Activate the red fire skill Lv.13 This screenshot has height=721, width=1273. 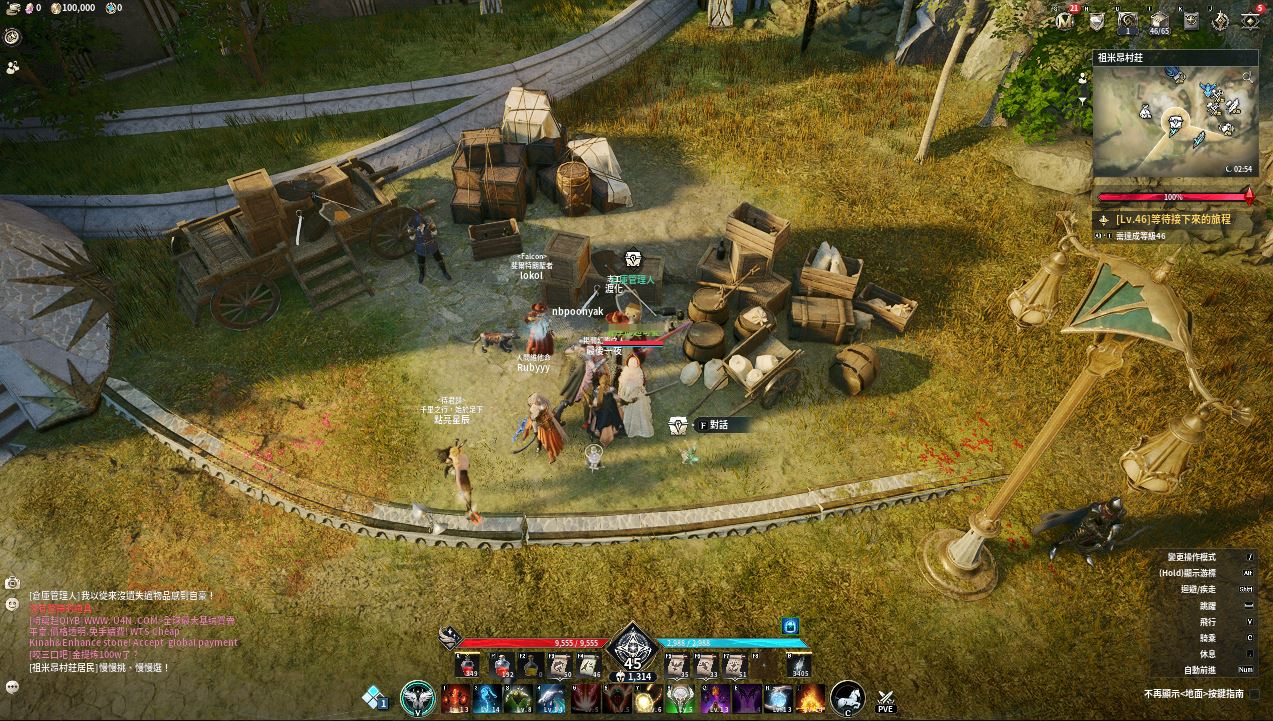click(456, 698)
